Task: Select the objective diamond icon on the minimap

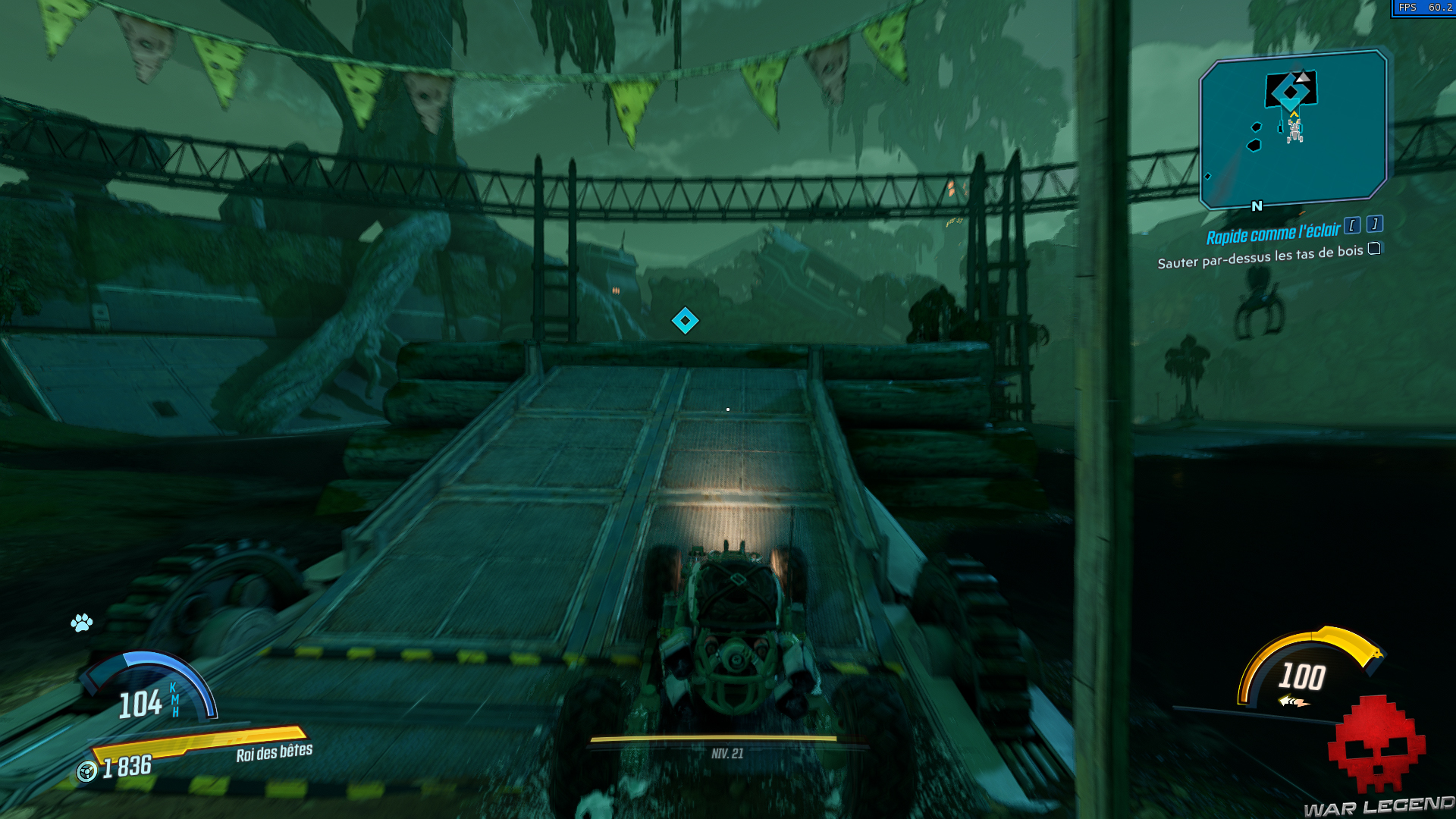Action: pos(1291,92)
